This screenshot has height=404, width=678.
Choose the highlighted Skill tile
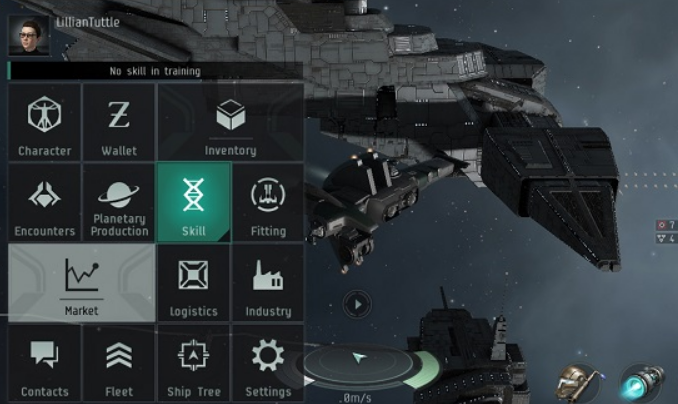tap(194, 202)
